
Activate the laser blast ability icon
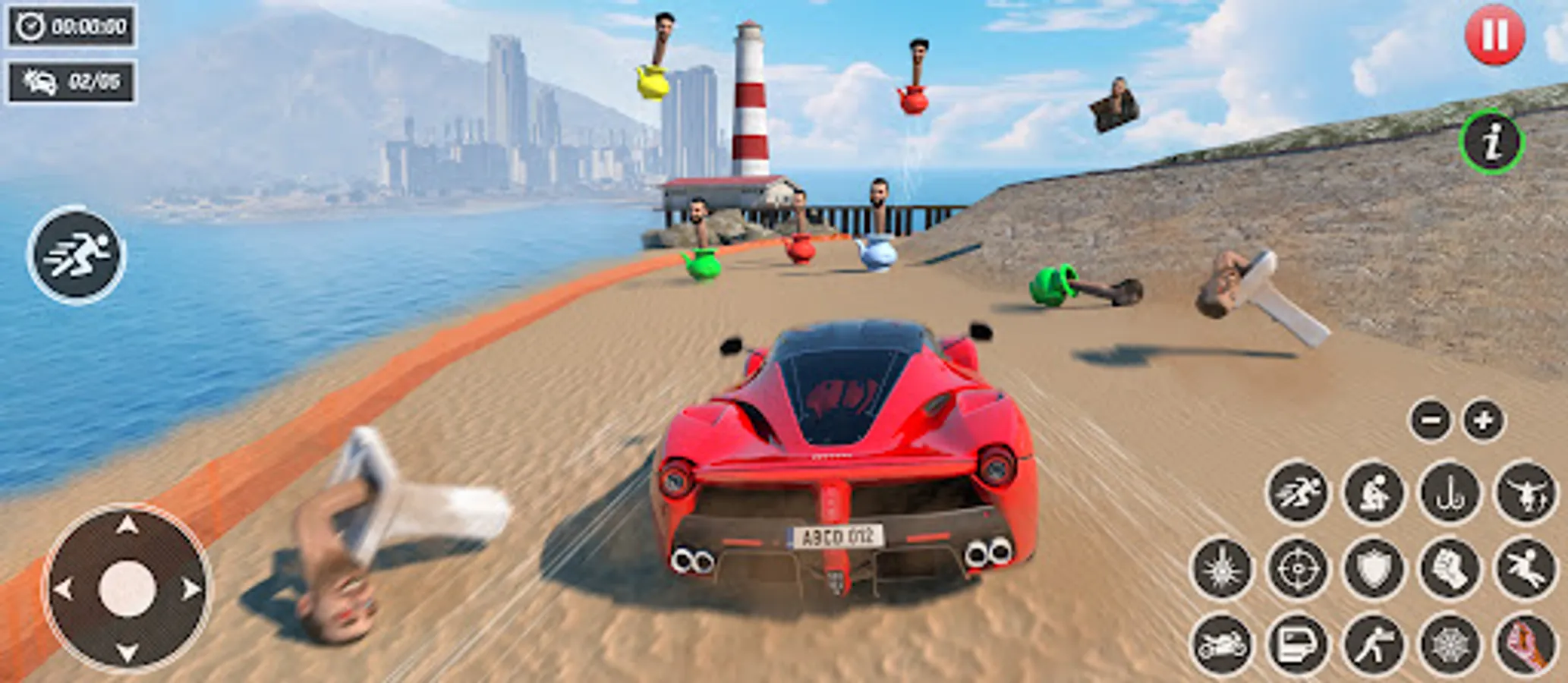(1222, 568)
